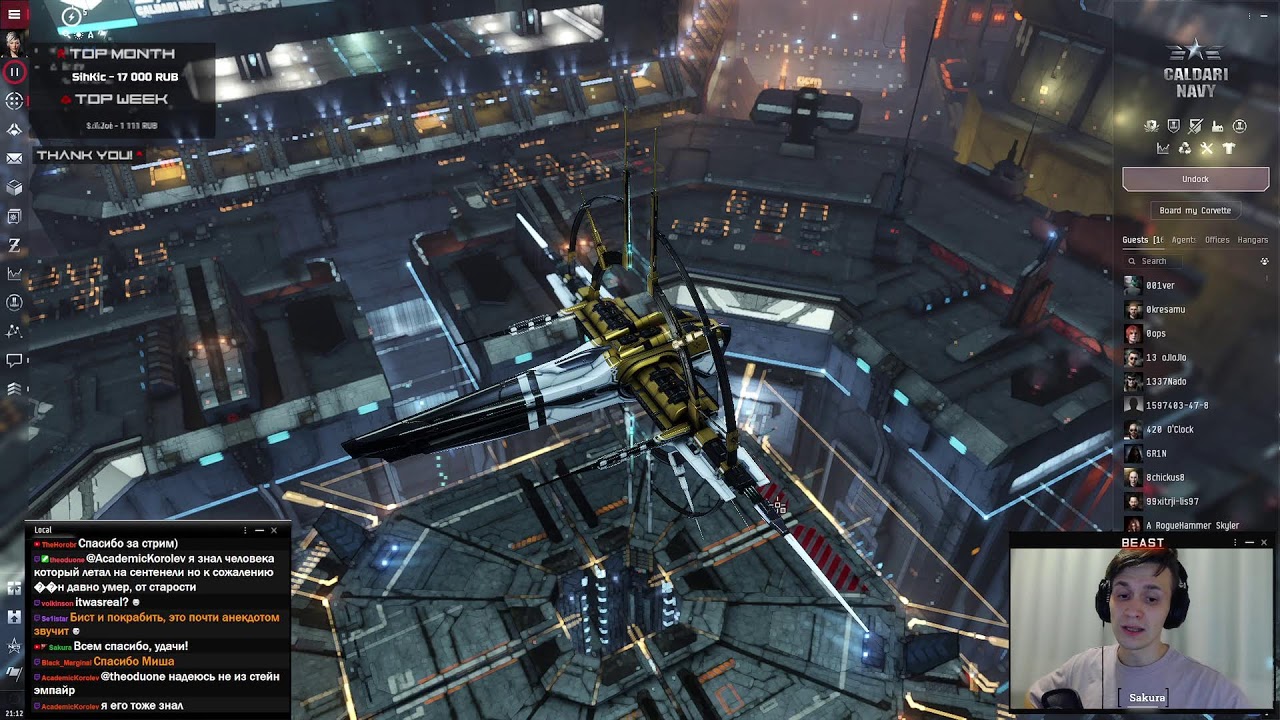Choose guest 420 O'Clock from the list
The width and height of the screenshot is (1280, 720).
tap(1169, 430)
